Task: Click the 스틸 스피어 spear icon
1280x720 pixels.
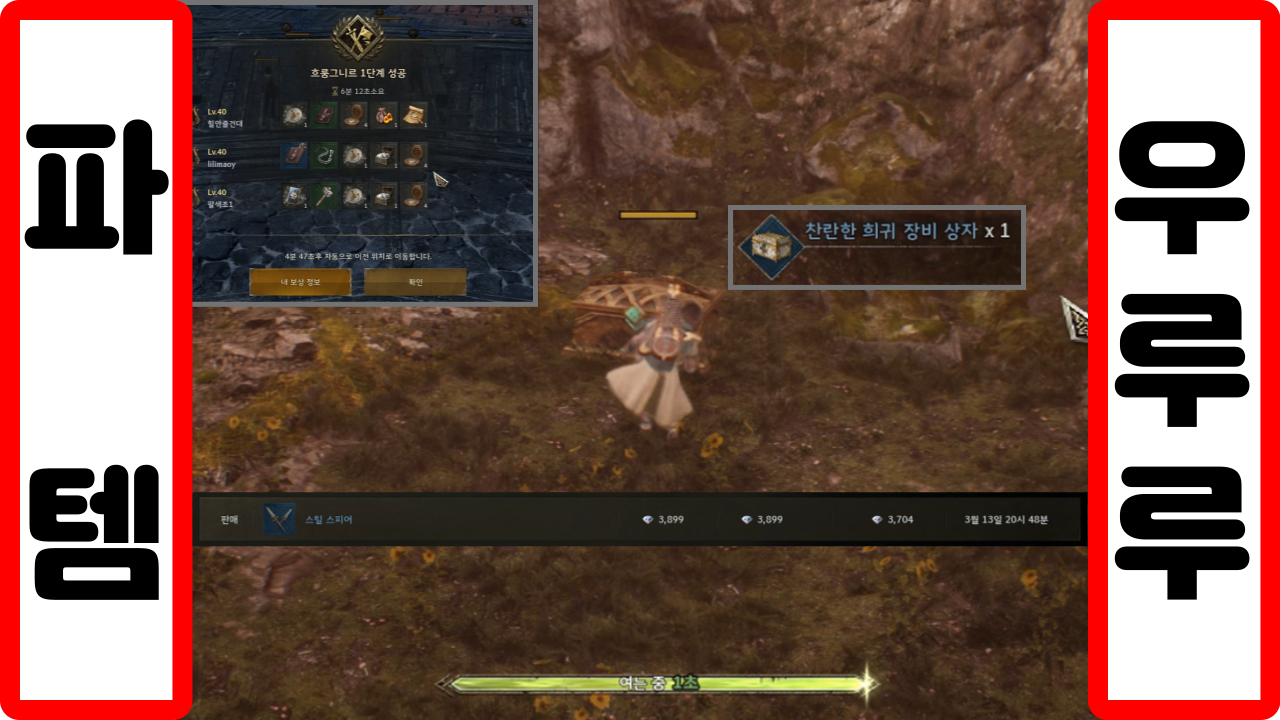Action: (279, 520)
